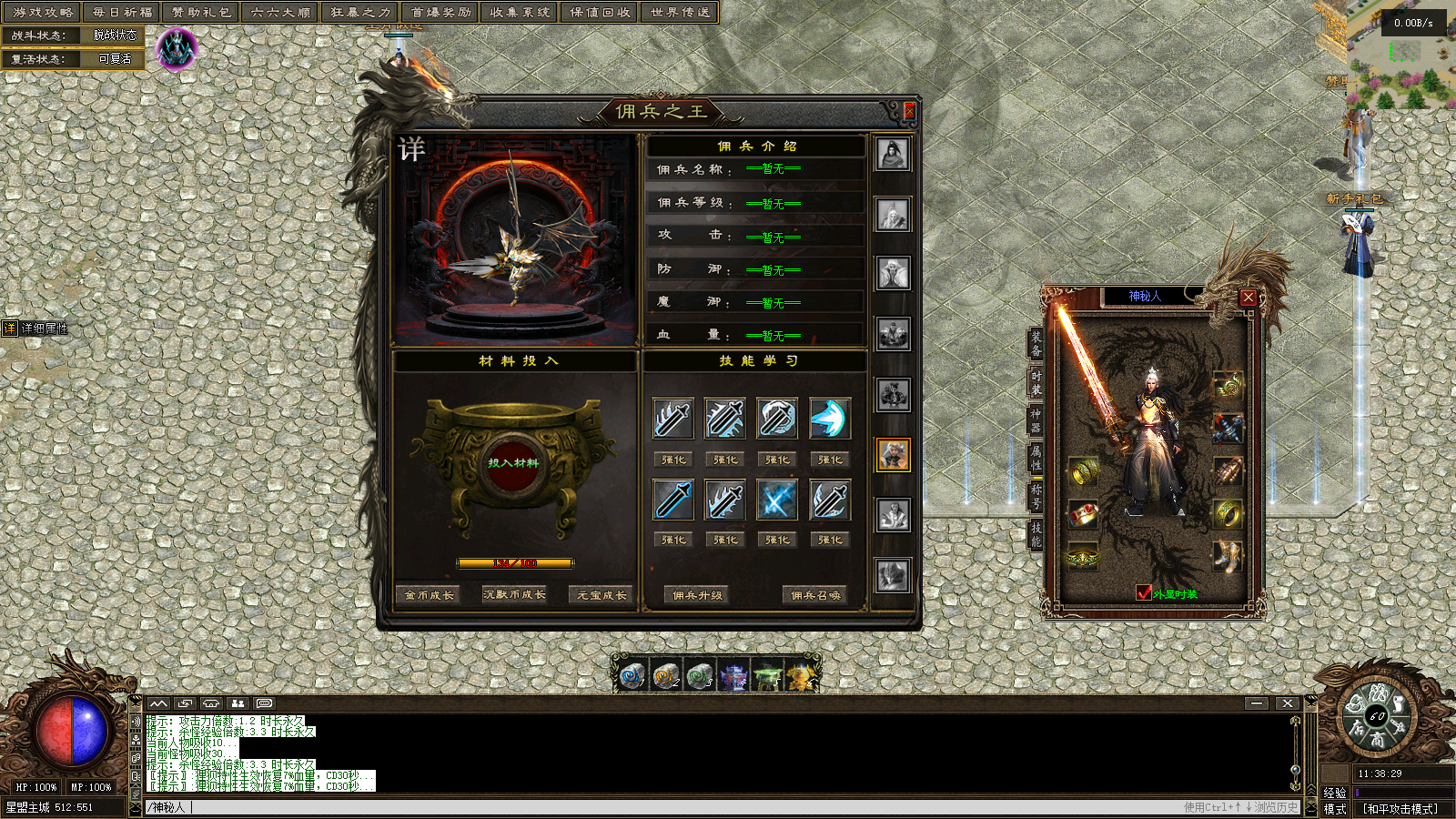Viewport: 1456px width, 819px height.
Task: Open the 详细属性 details button
Action: [36, 329]
